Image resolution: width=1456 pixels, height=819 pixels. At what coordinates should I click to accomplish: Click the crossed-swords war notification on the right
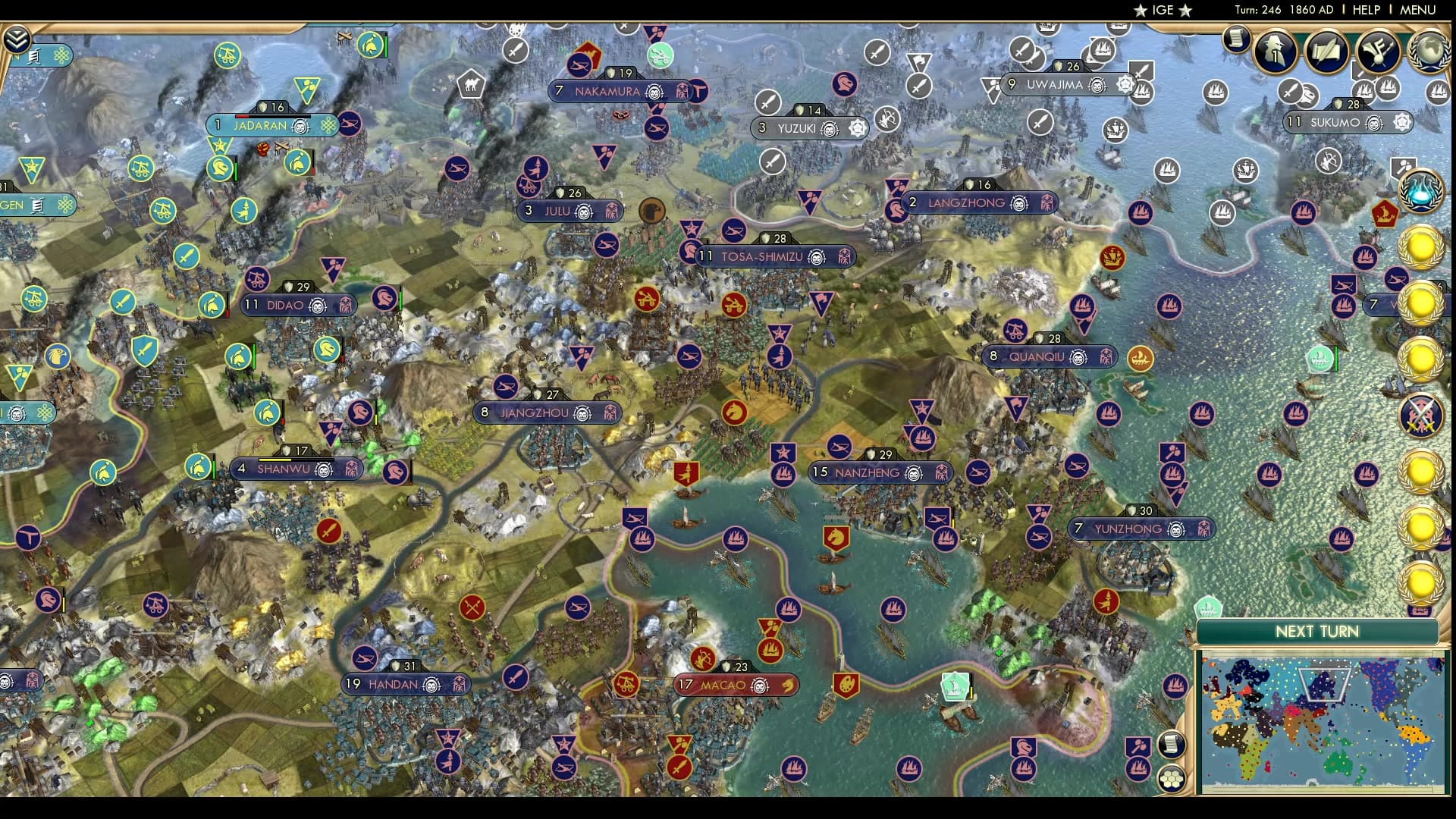[1420, 413]
